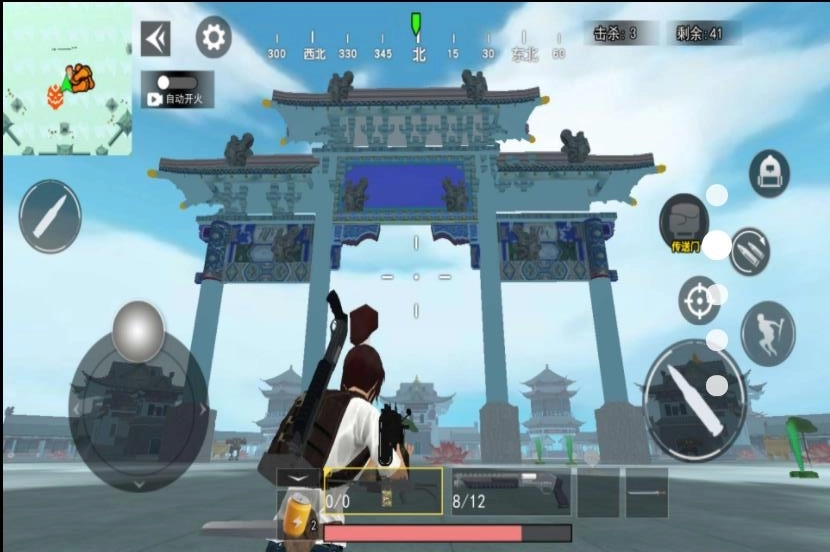Switch to the shotgun slot showing 8/12
The image size is (830, 552).
click(511, 491)
